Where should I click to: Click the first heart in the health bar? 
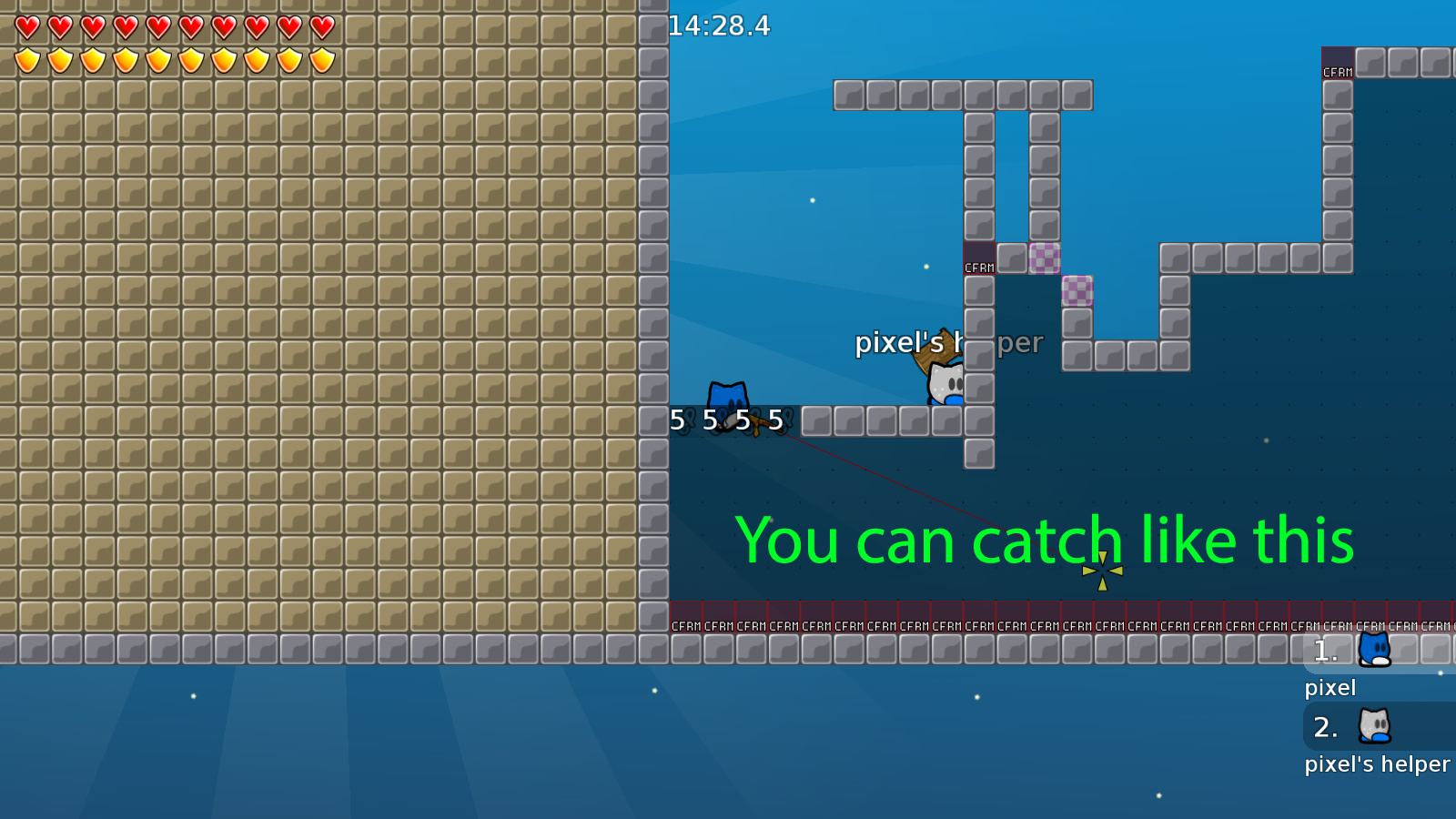[26, 25]
